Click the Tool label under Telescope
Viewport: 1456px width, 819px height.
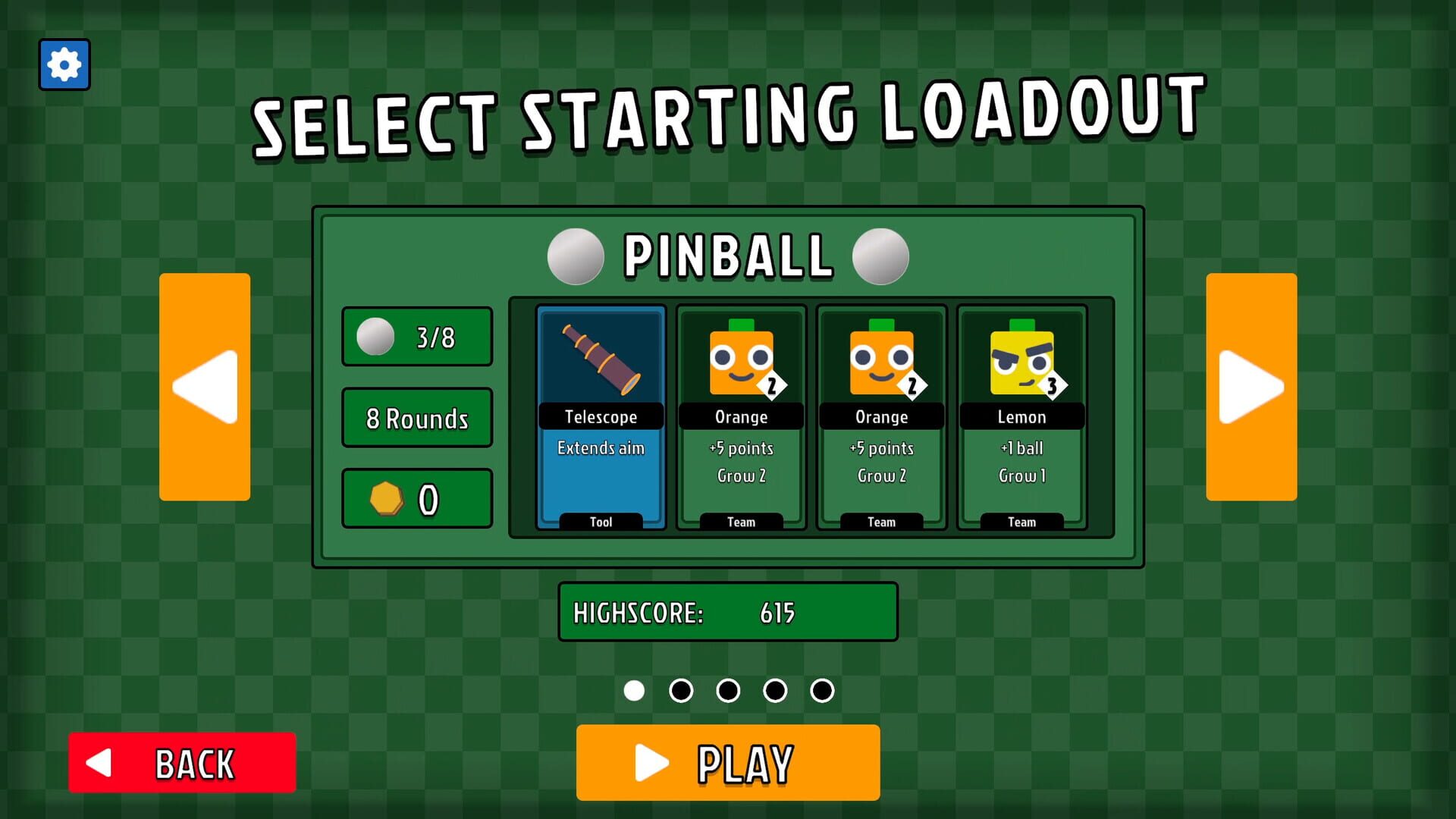(601, 522)
